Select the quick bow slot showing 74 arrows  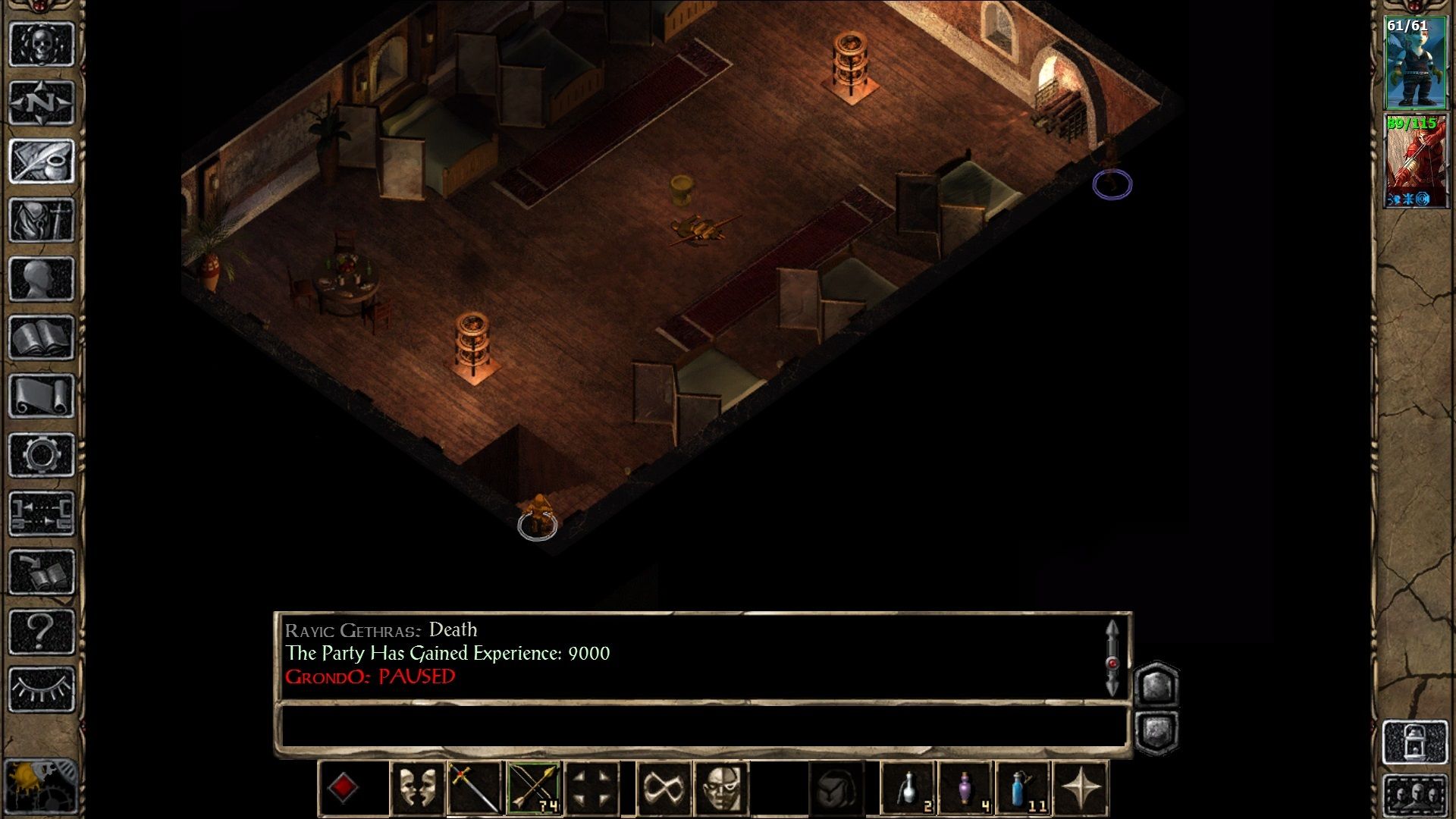tap(532, 787)
